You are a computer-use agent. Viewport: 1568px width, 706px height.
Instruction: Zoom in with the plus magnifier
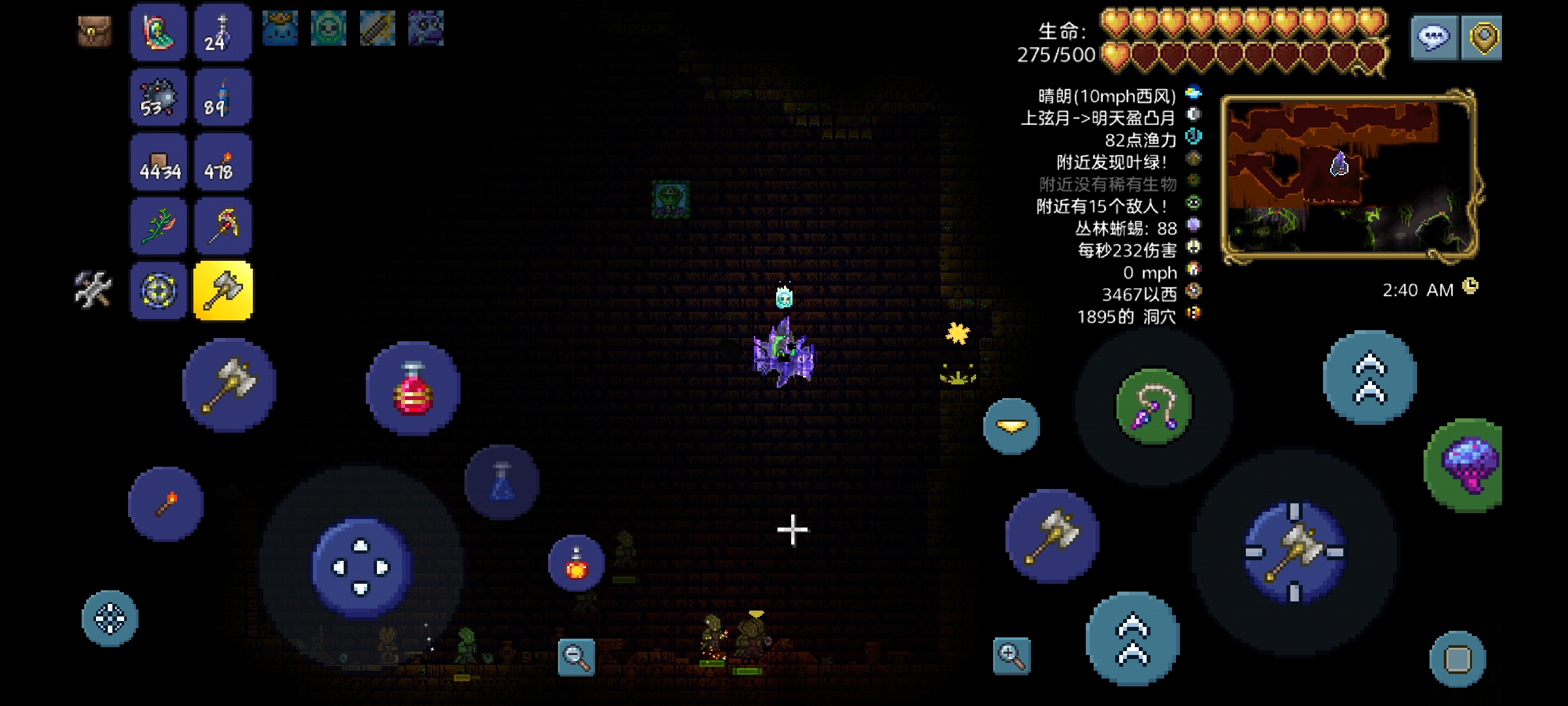(x=1011, y=655)
